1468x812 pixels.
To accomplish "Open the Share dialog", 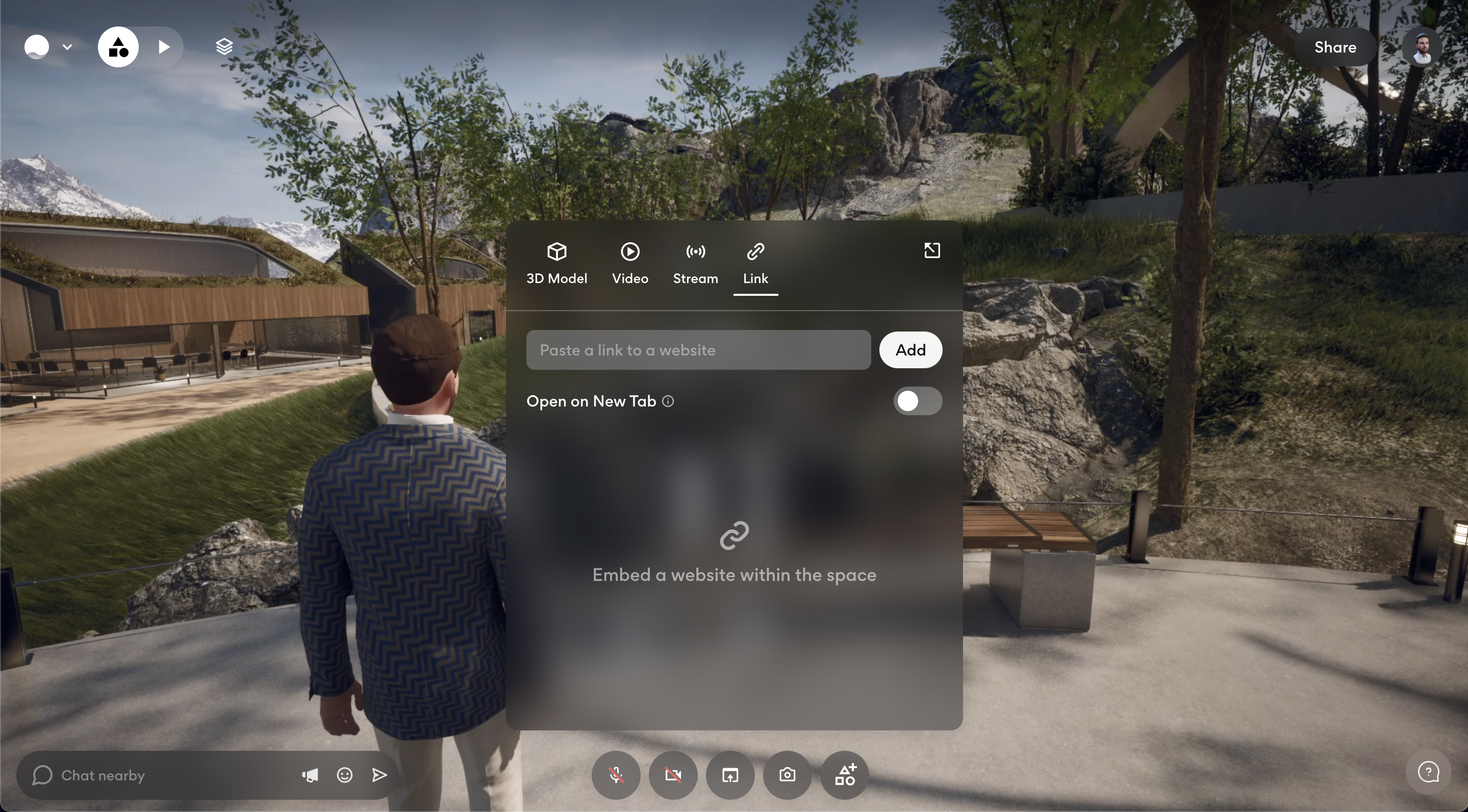I will click(x=1335, y=47).
